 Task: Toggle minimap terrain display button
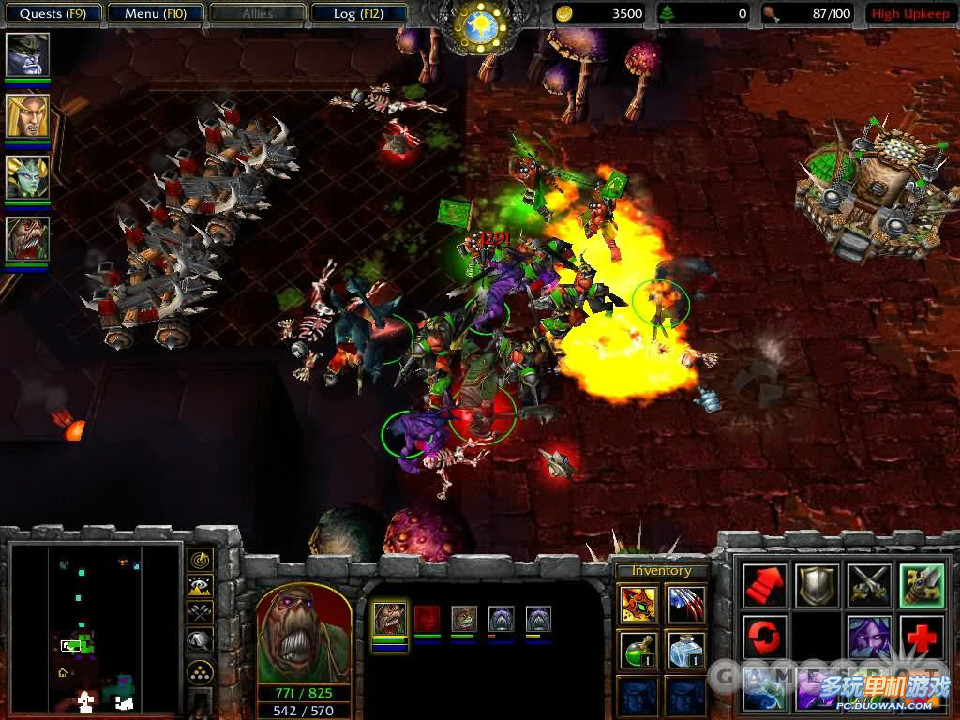point(200,588)
